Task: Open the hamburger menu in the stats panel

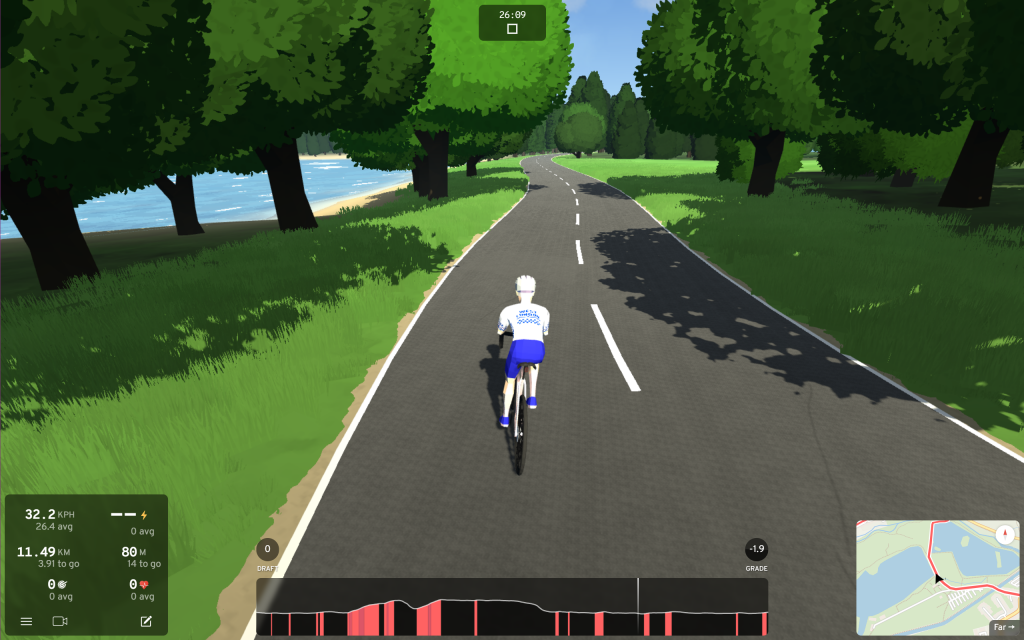Action: (26, 622)
